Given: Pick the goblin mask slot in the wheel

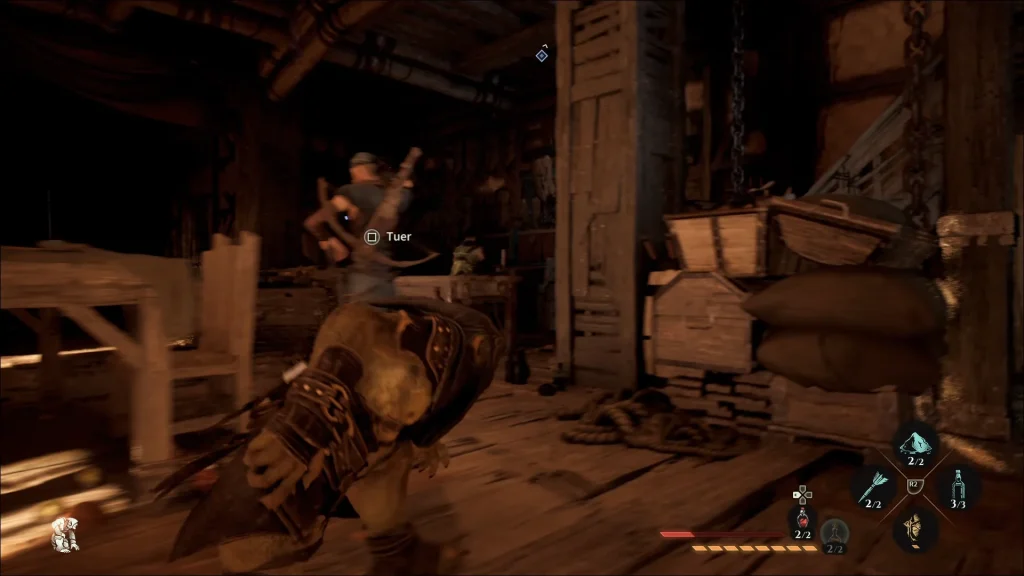Looking at the screenshot, I should tap(913, 527).
